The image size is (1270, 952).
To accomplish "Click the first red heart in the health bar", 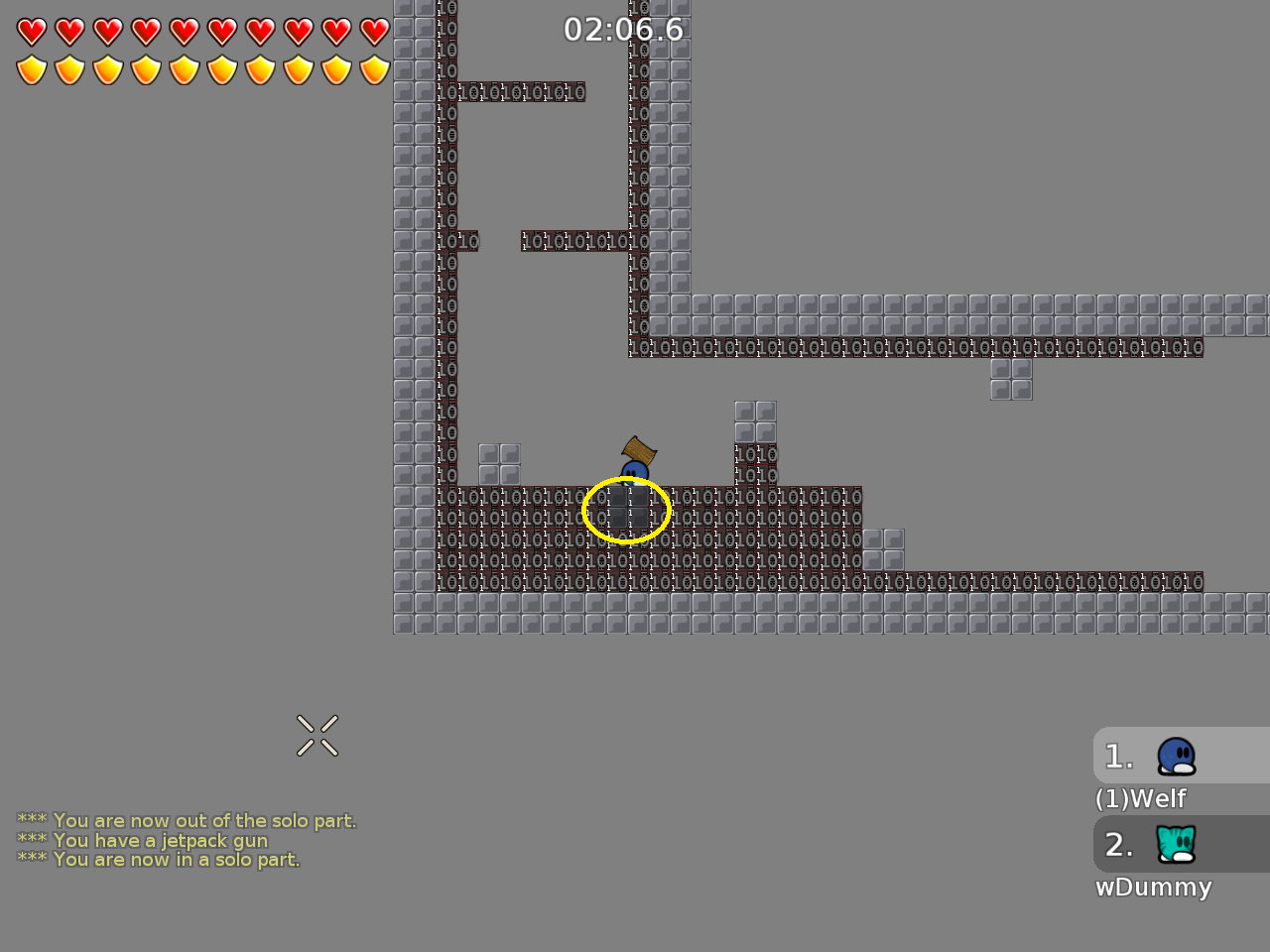I will (x=31, y=31).
